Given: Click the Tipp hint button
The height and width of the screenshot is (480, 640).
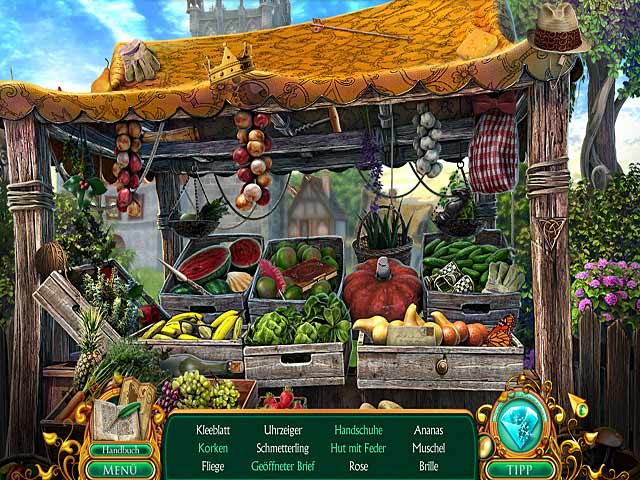Looking at the screenshot, I should pos(519,469).
